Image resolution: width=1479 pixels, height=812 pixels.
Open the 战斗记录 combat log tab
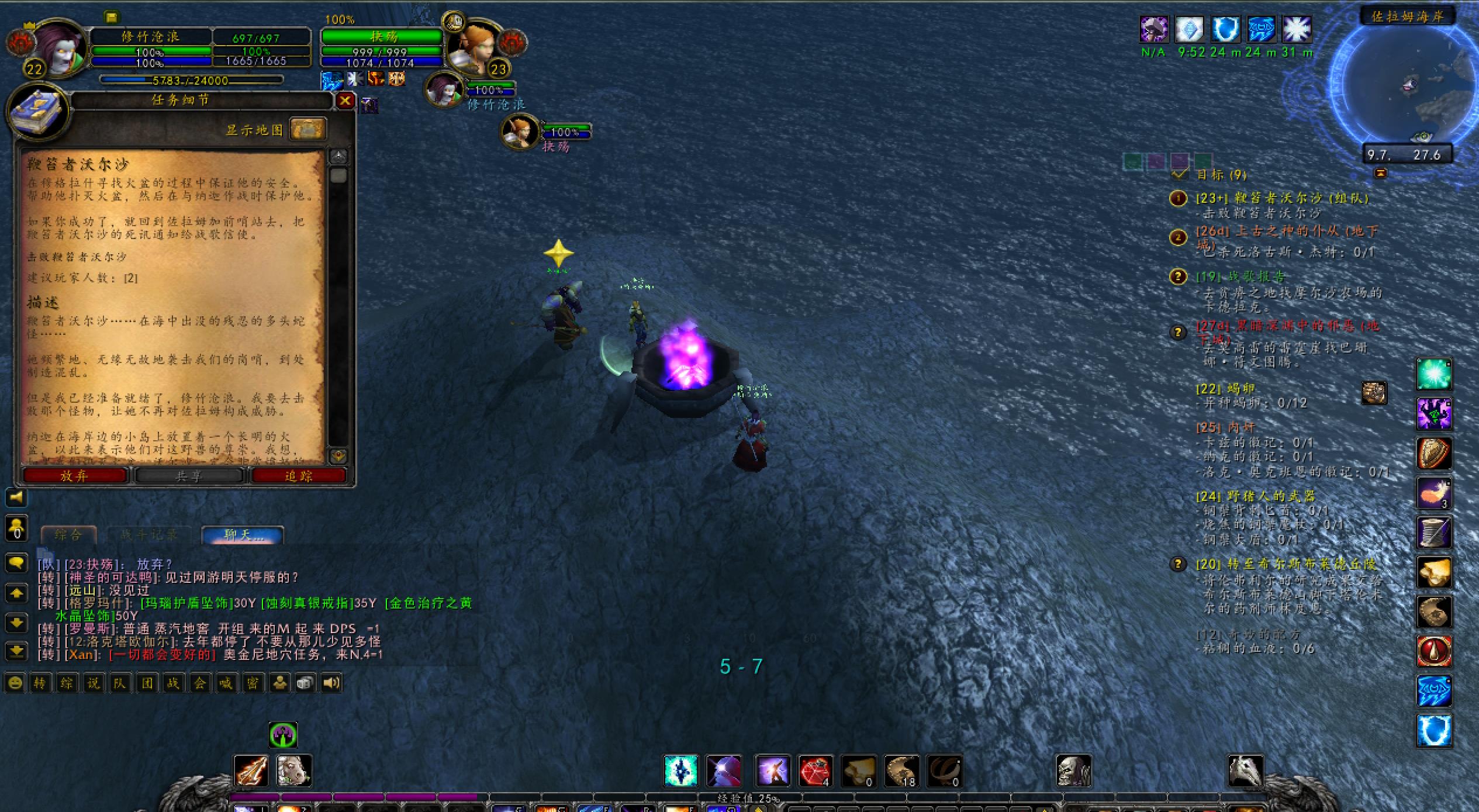tap(148, 534)
